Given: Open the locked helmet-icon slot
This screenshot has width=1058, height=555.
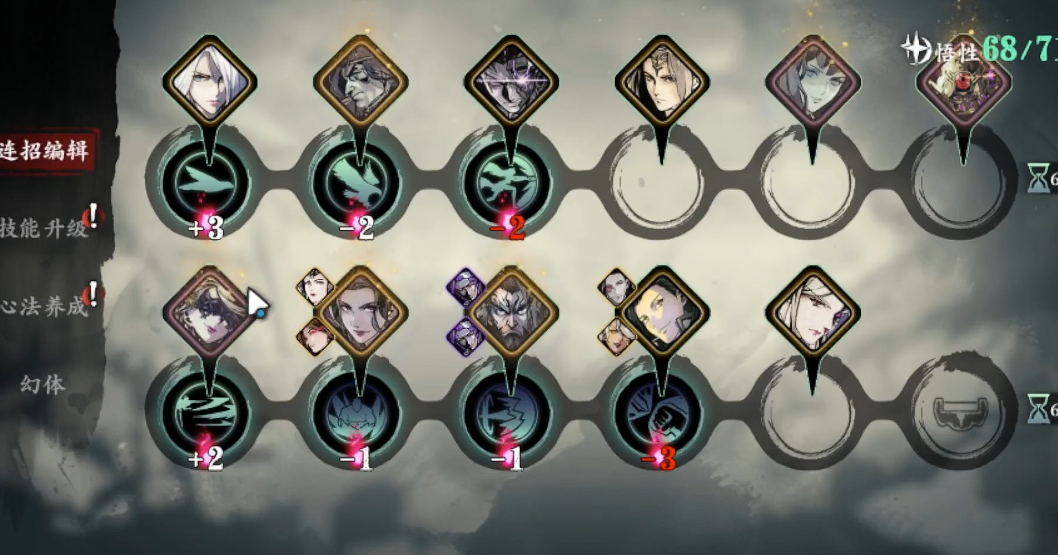Looking at the screenshot, I should 961,411.
